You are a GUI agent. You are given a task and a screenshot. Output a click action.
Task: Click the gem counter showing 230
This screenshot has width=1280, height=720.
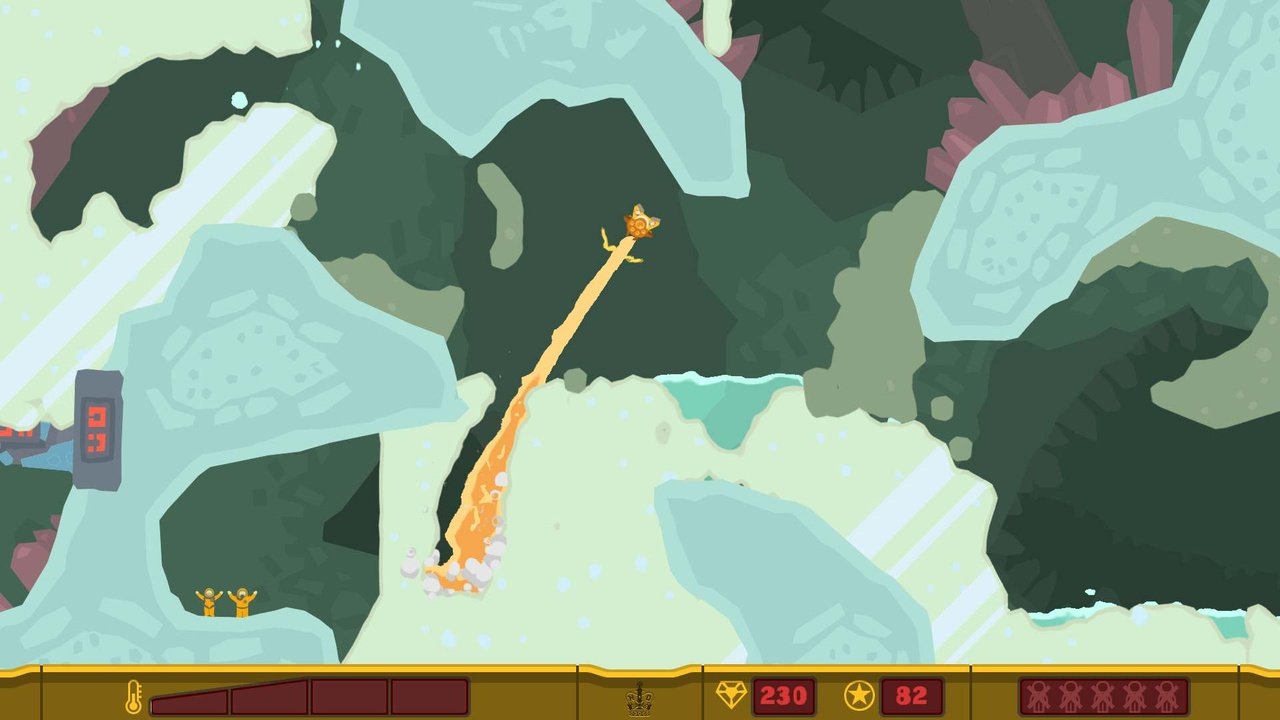tap(785, 693)
